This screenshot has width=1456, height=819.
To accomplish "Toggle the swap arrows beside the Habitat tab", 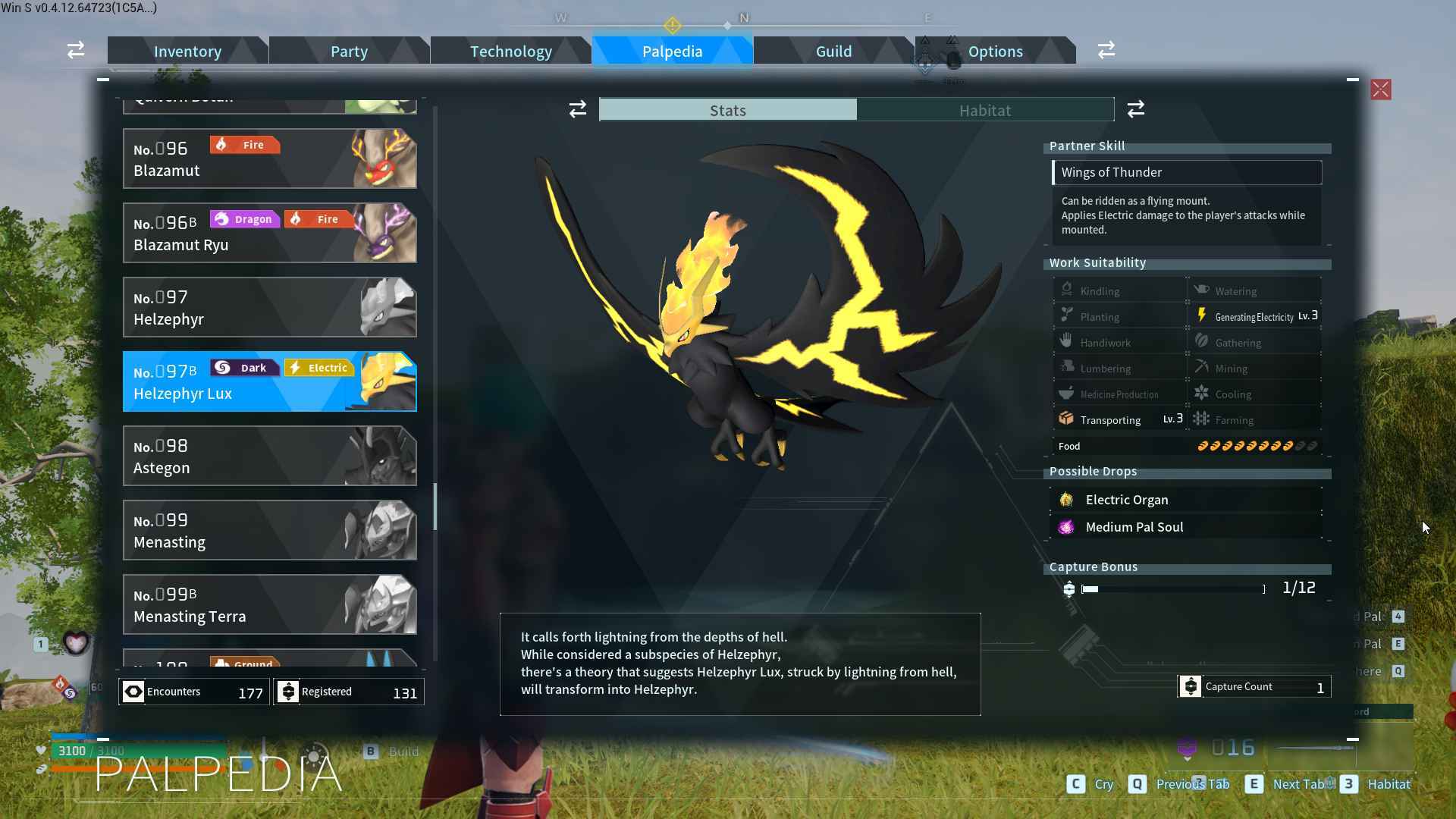I will (1135, 108).
